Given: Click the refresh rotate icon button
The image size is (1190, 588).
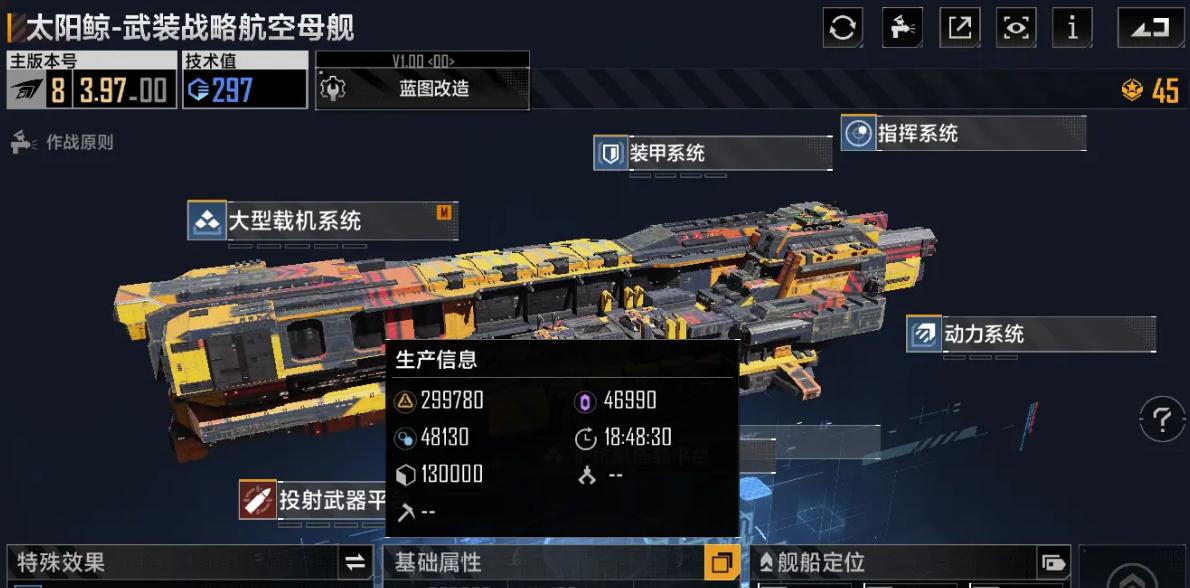Looking at the screenshot, I should 843,28.
